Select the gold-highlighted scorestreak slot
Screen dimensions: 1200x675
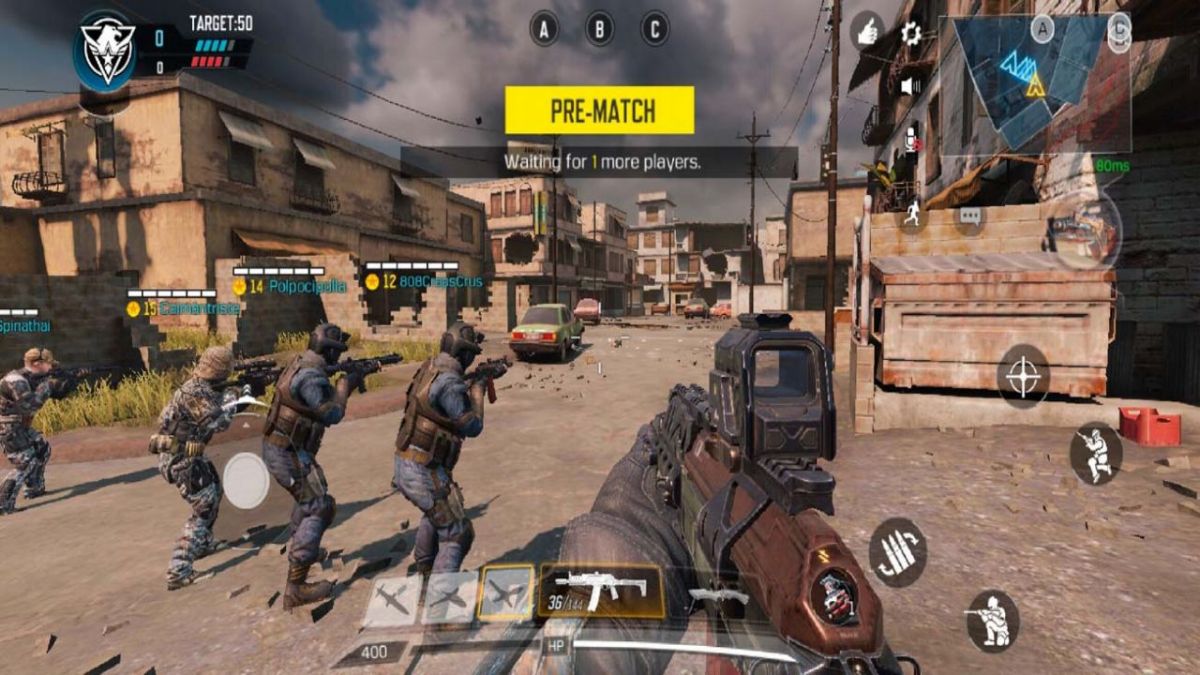(x=505, y=595)
